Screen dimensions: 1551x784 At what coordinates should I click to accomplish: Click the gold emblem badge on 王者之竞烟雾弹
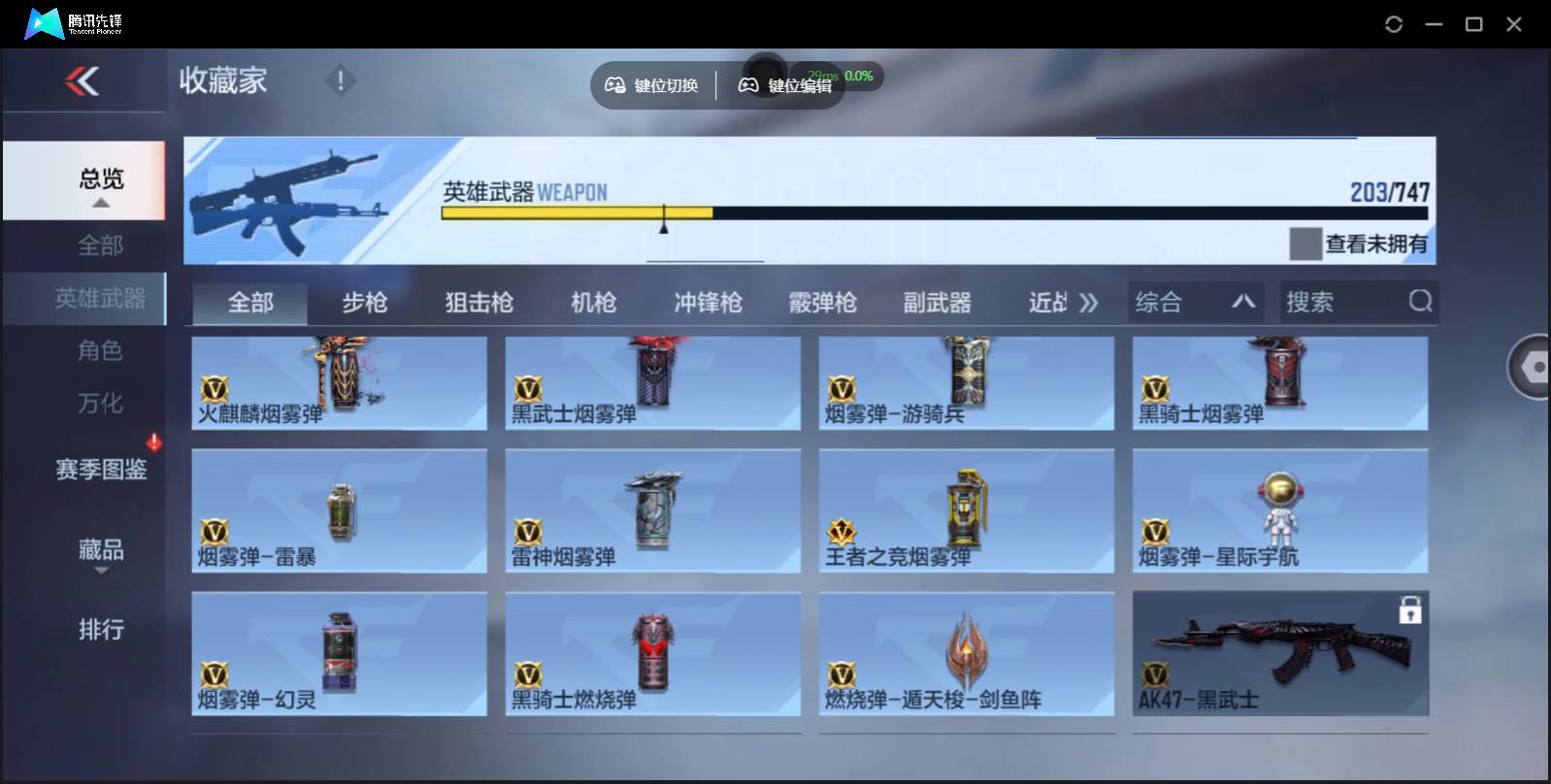point(842,533)
